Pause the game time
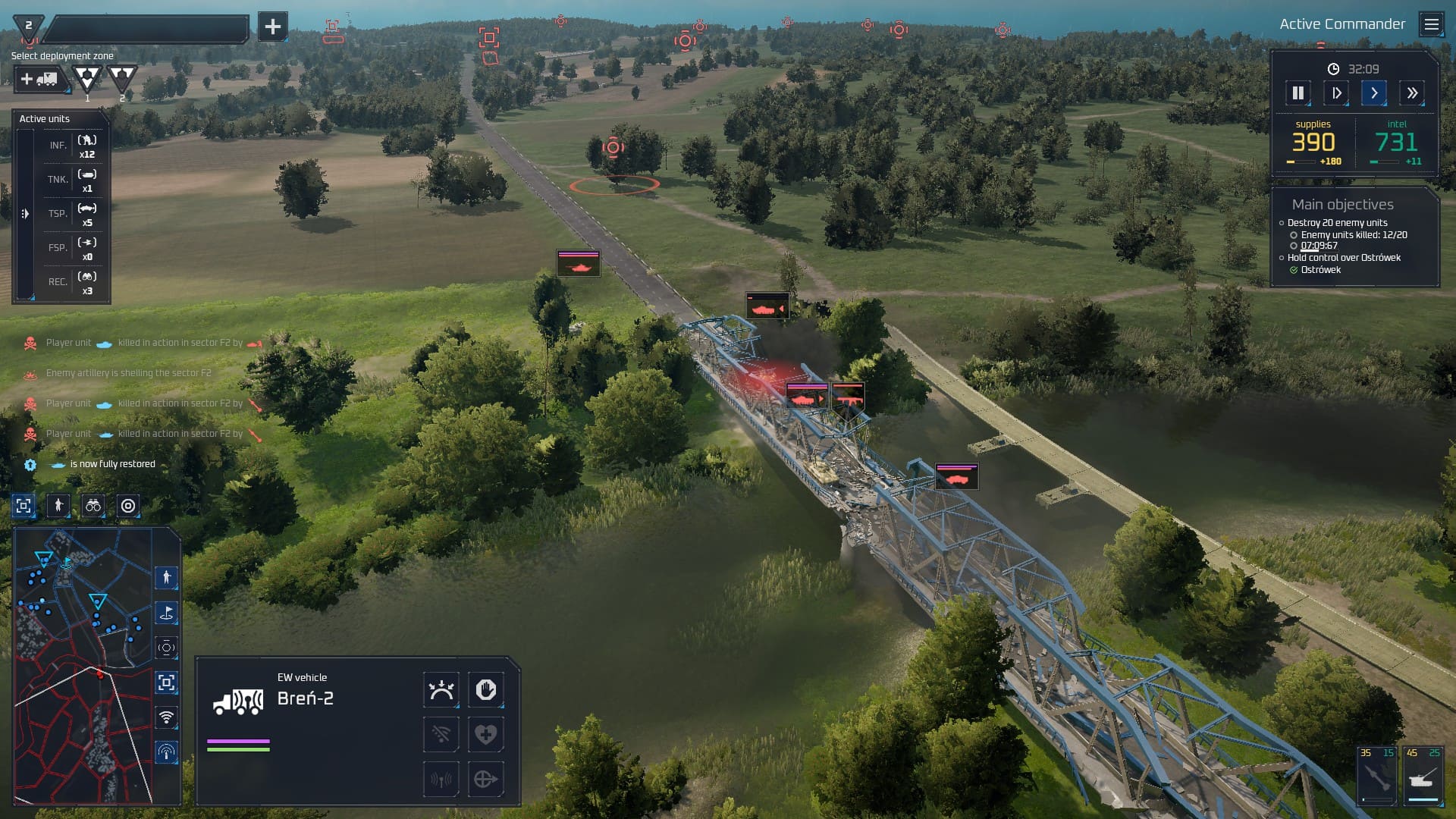This screenshot has height=819, width=1456. [x=1298, y=93]
